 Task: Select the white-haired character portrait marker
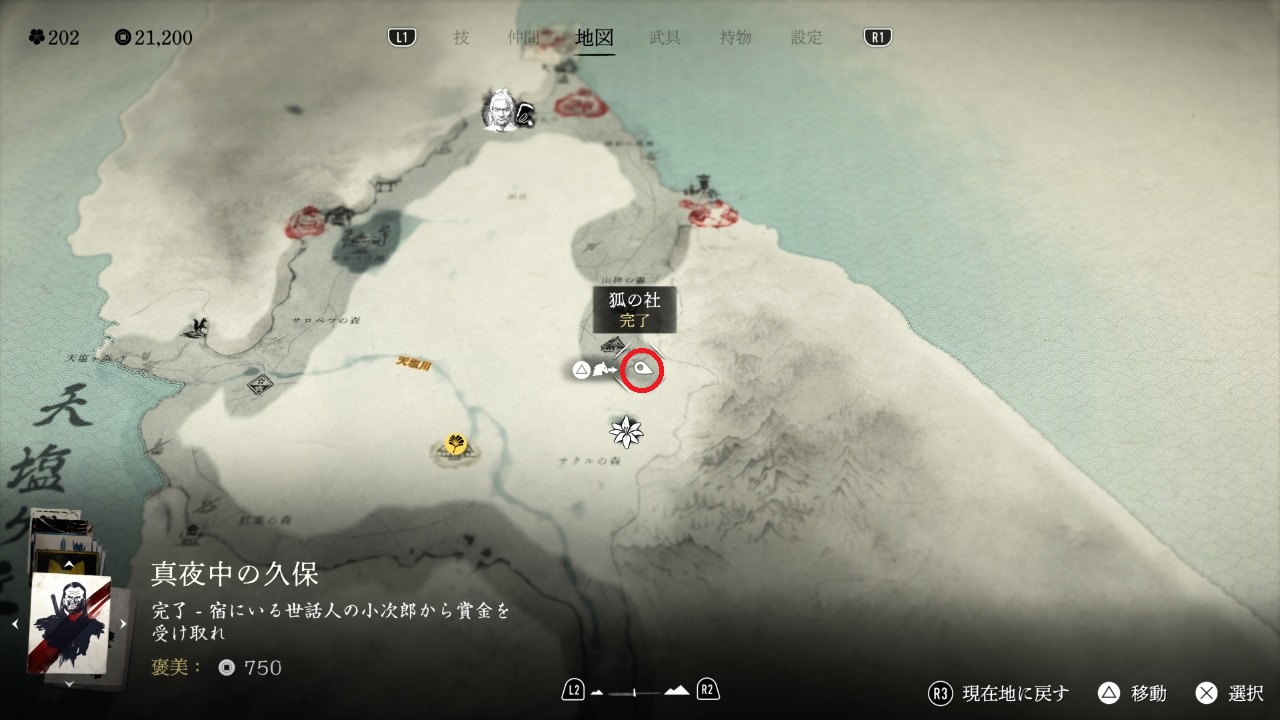(x=500, y=110)
